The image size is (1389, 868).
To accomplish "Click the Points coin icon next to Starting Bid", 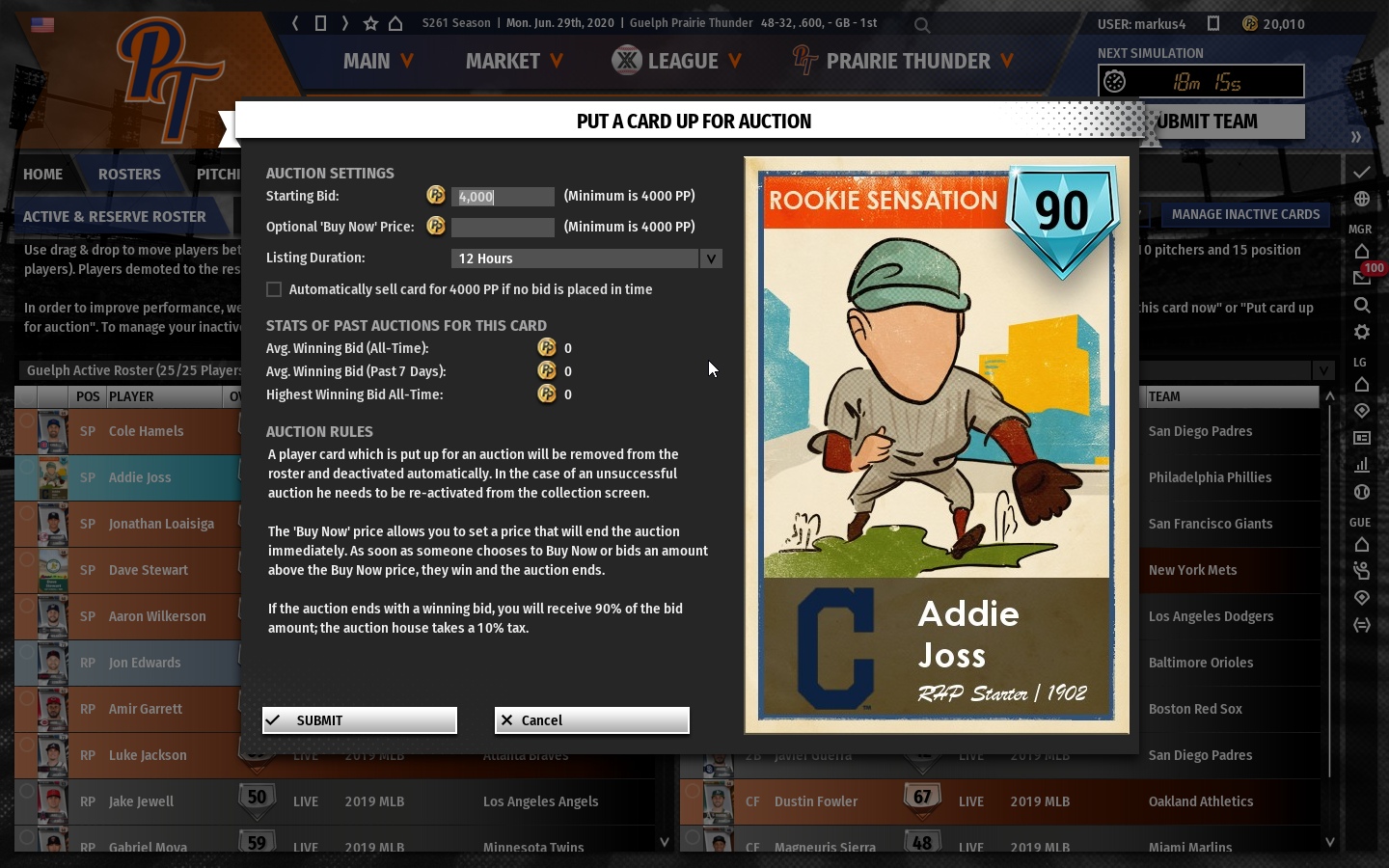I will pyautogui.click(x=435, y=196).
